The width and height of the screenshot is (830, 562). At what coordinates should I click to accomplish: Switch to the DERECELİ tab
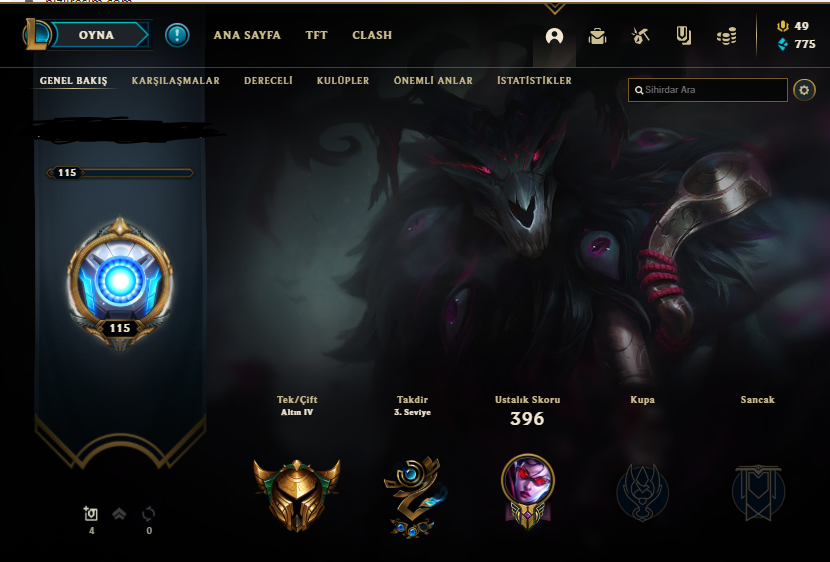click(268, 80)
